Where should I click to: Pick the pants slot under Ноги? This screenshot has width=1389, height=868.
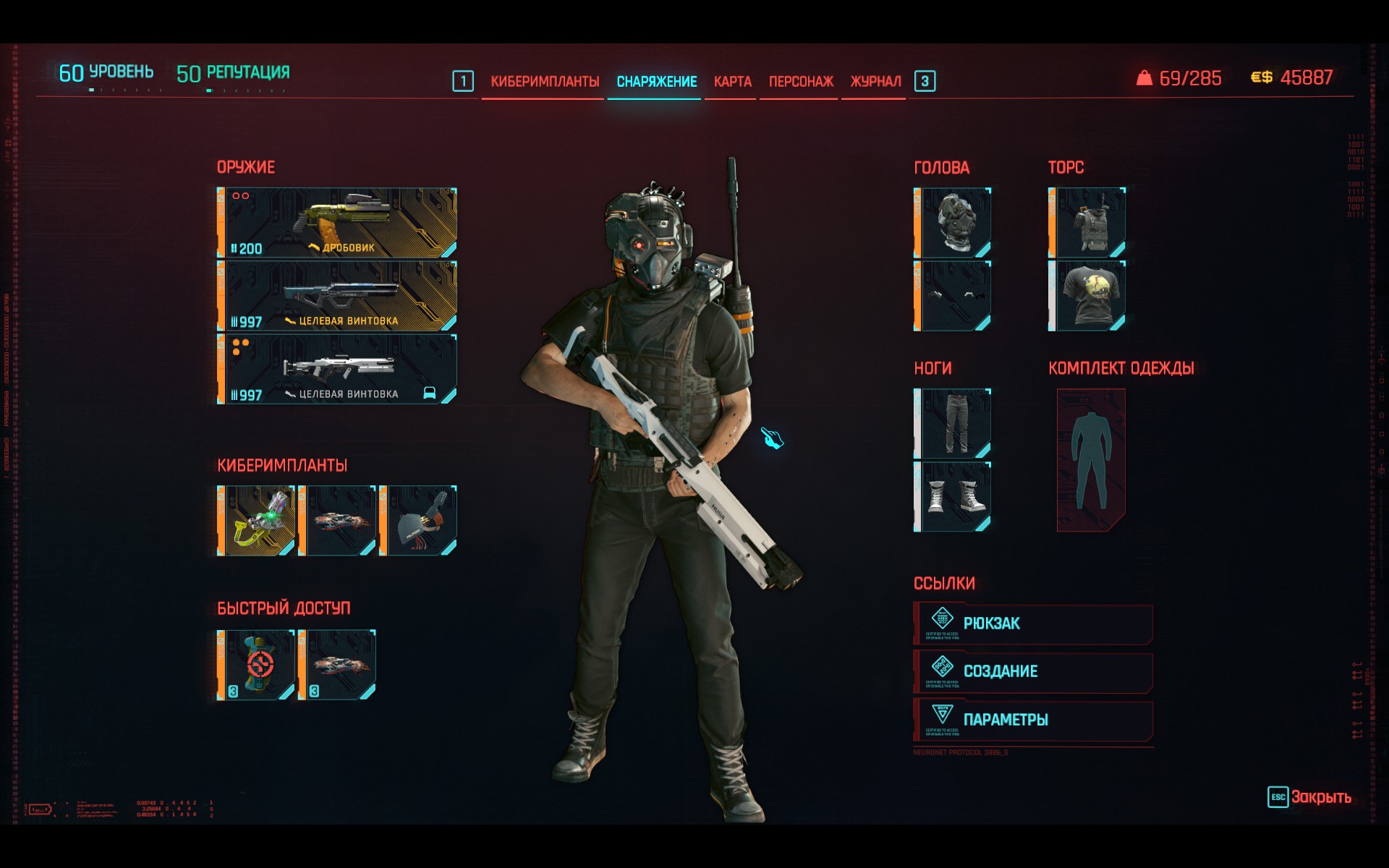pyautogui.click(x=953, y=424)
